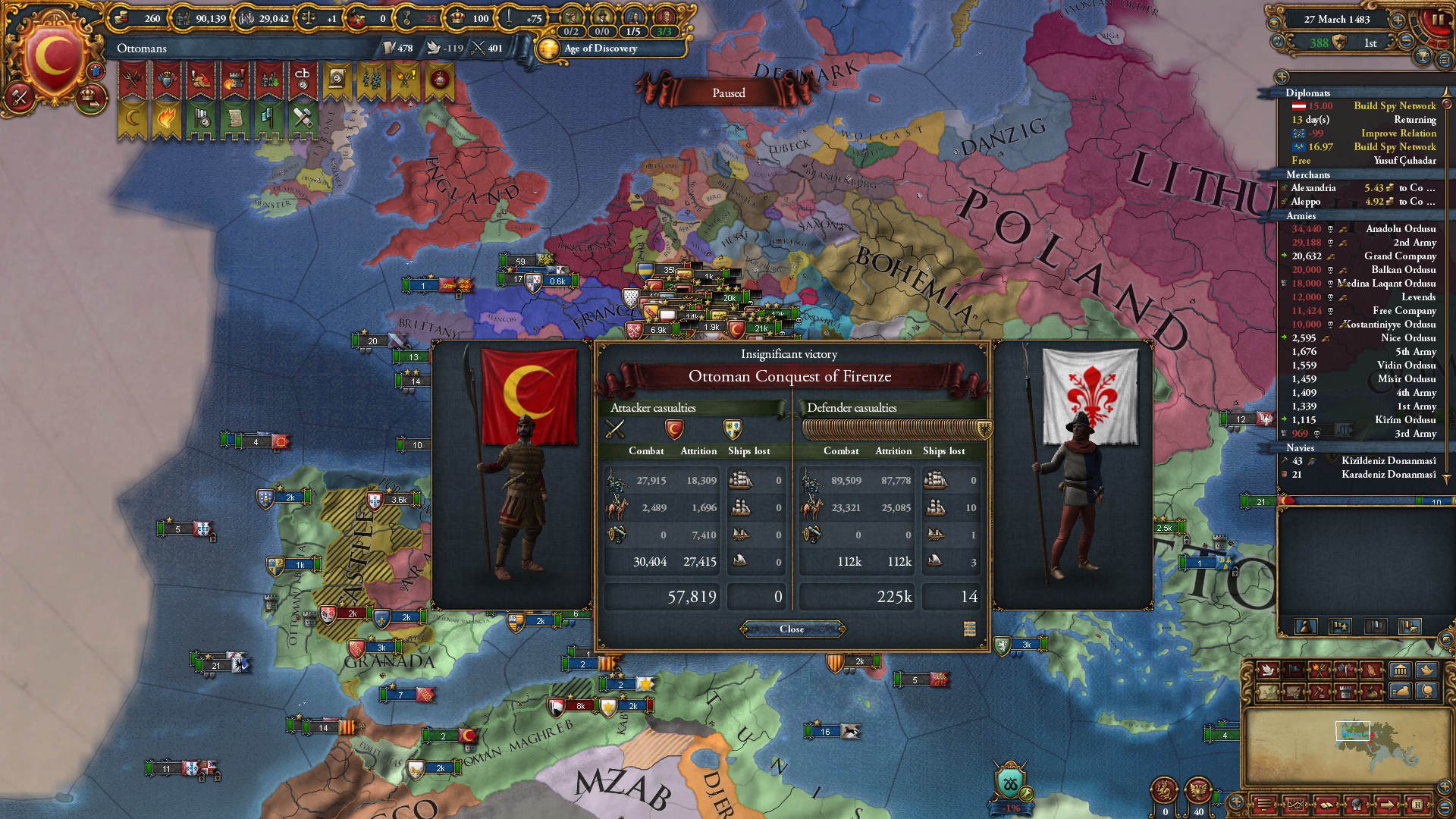Select the Grand Company army

1363,256
